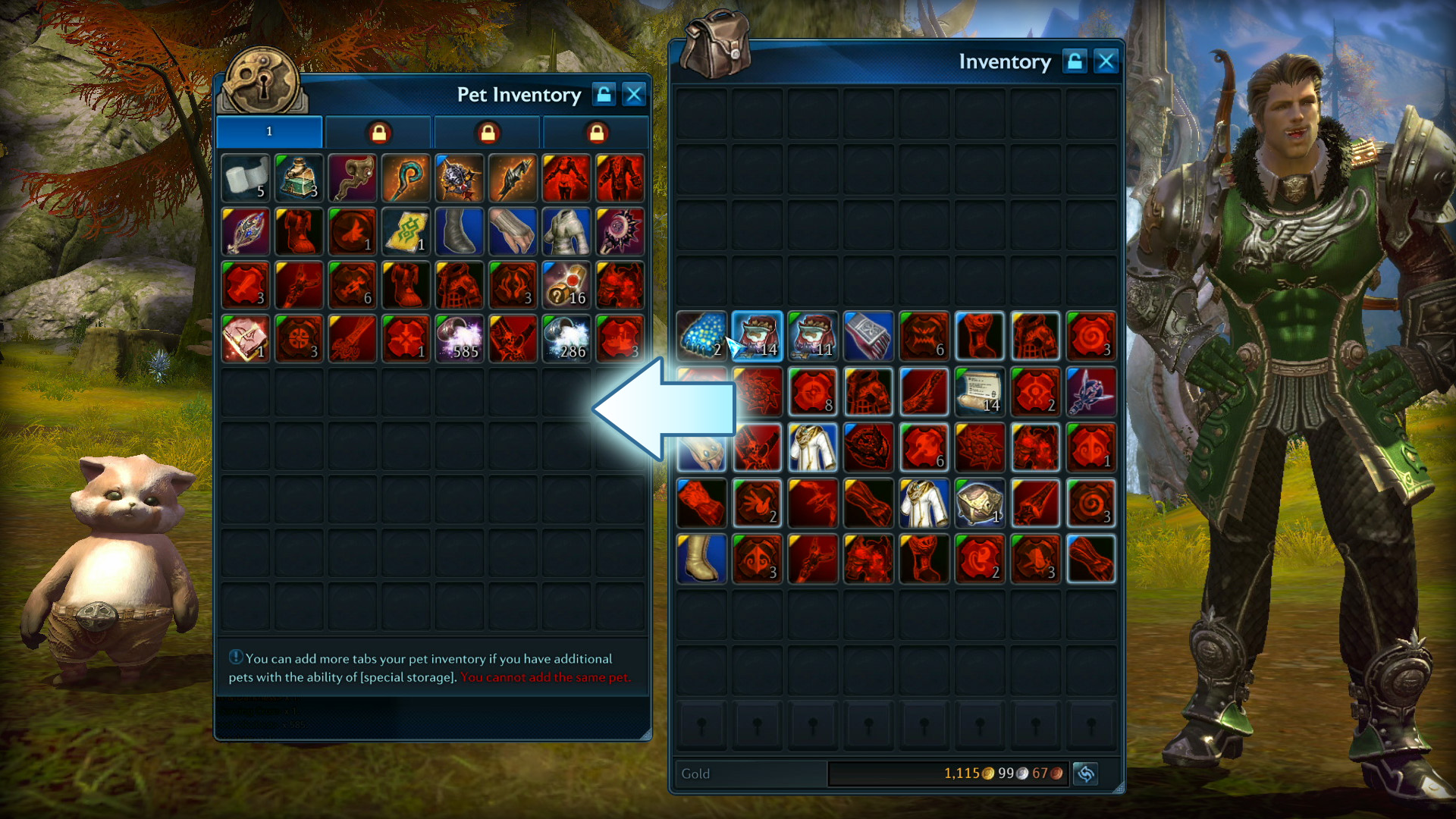Click the green potion crate item
The height and width of the screenshot is (819, 1456).
[x=298, y=178]
